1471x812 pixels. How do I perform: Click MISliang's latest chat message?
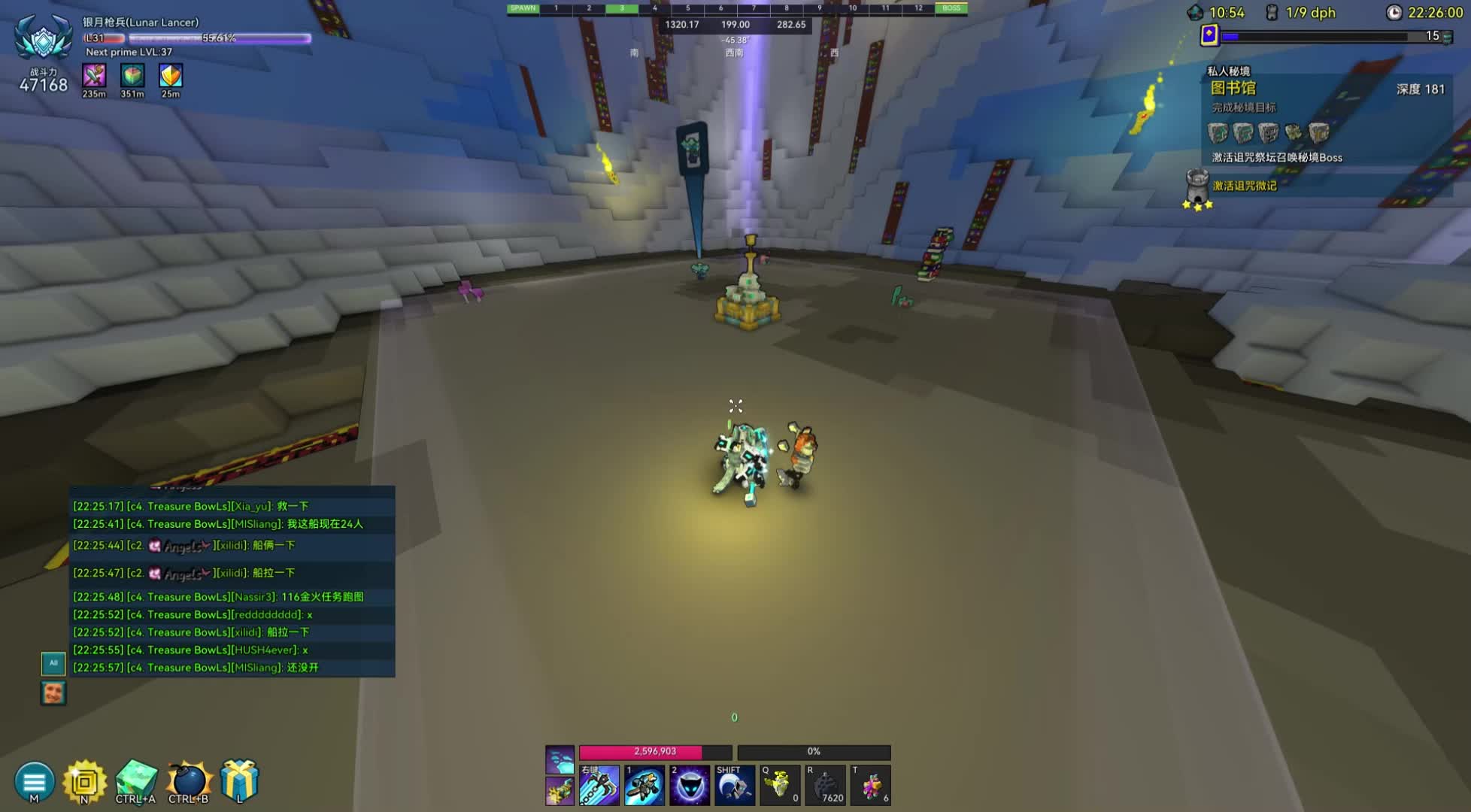coord(196,668)
